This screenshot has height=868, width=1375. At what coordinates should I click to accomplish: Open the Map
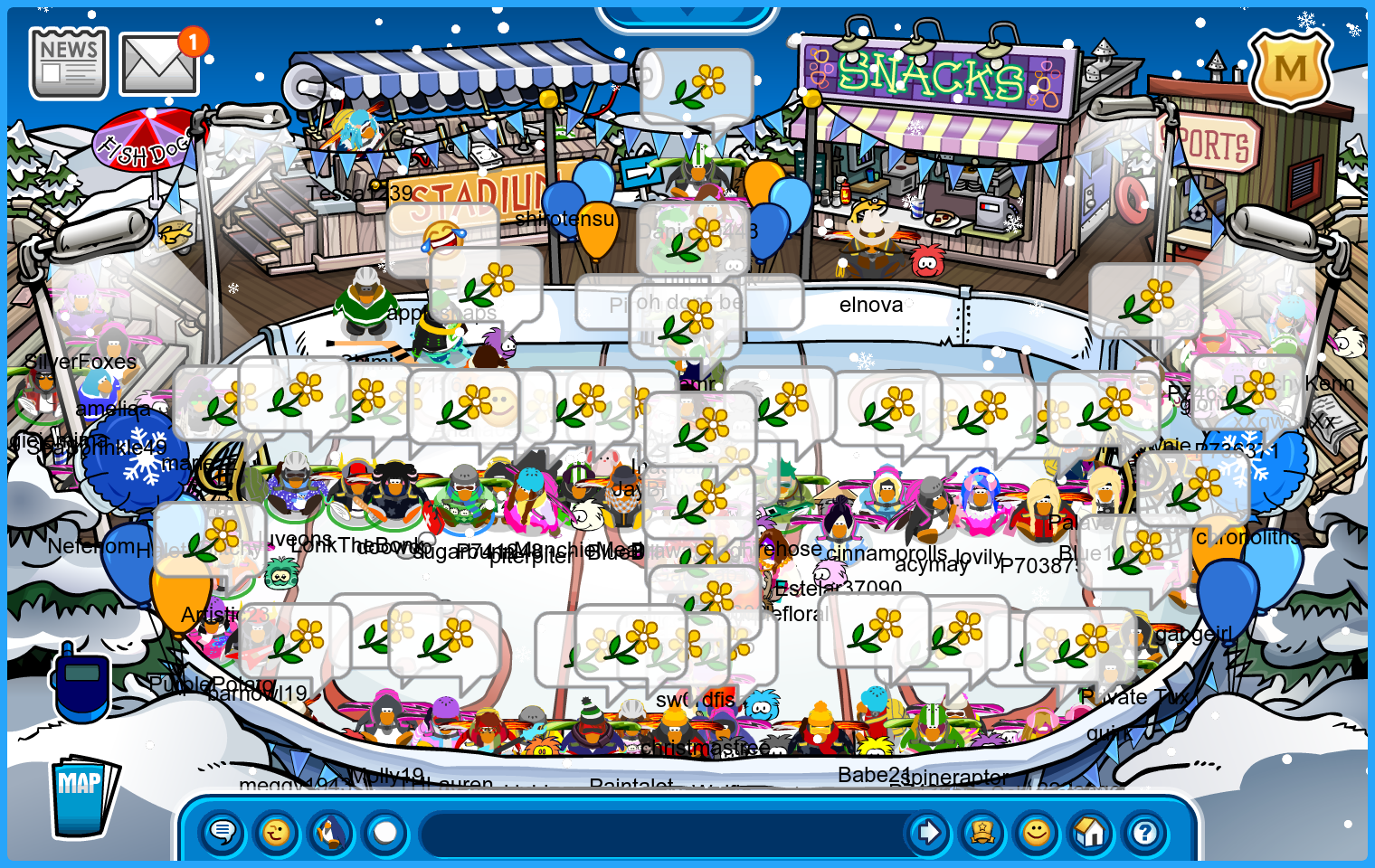tap(83, 797)
